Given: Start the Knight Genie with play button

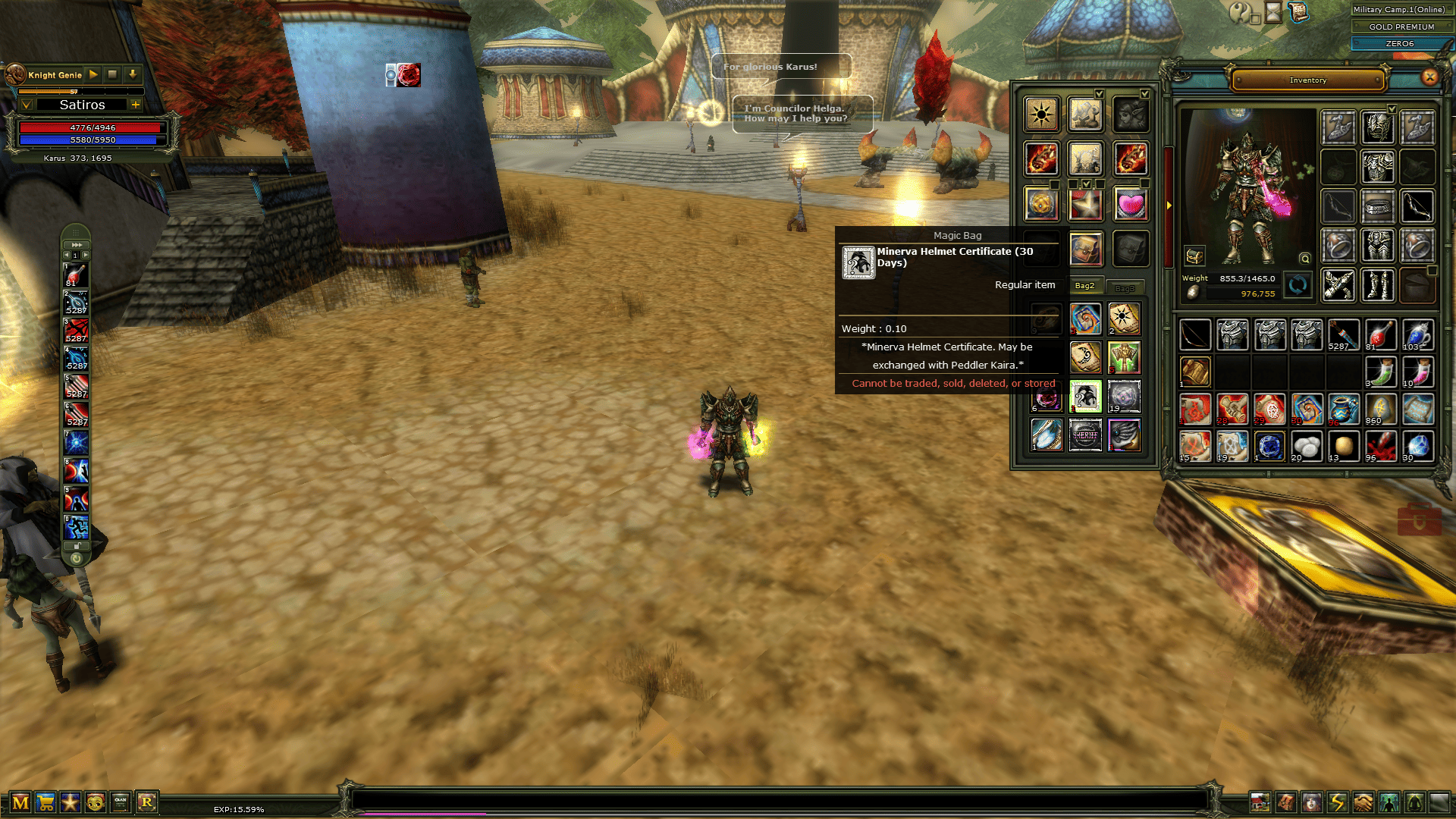Looking at the screenshot, I should [x=93, y=74].
